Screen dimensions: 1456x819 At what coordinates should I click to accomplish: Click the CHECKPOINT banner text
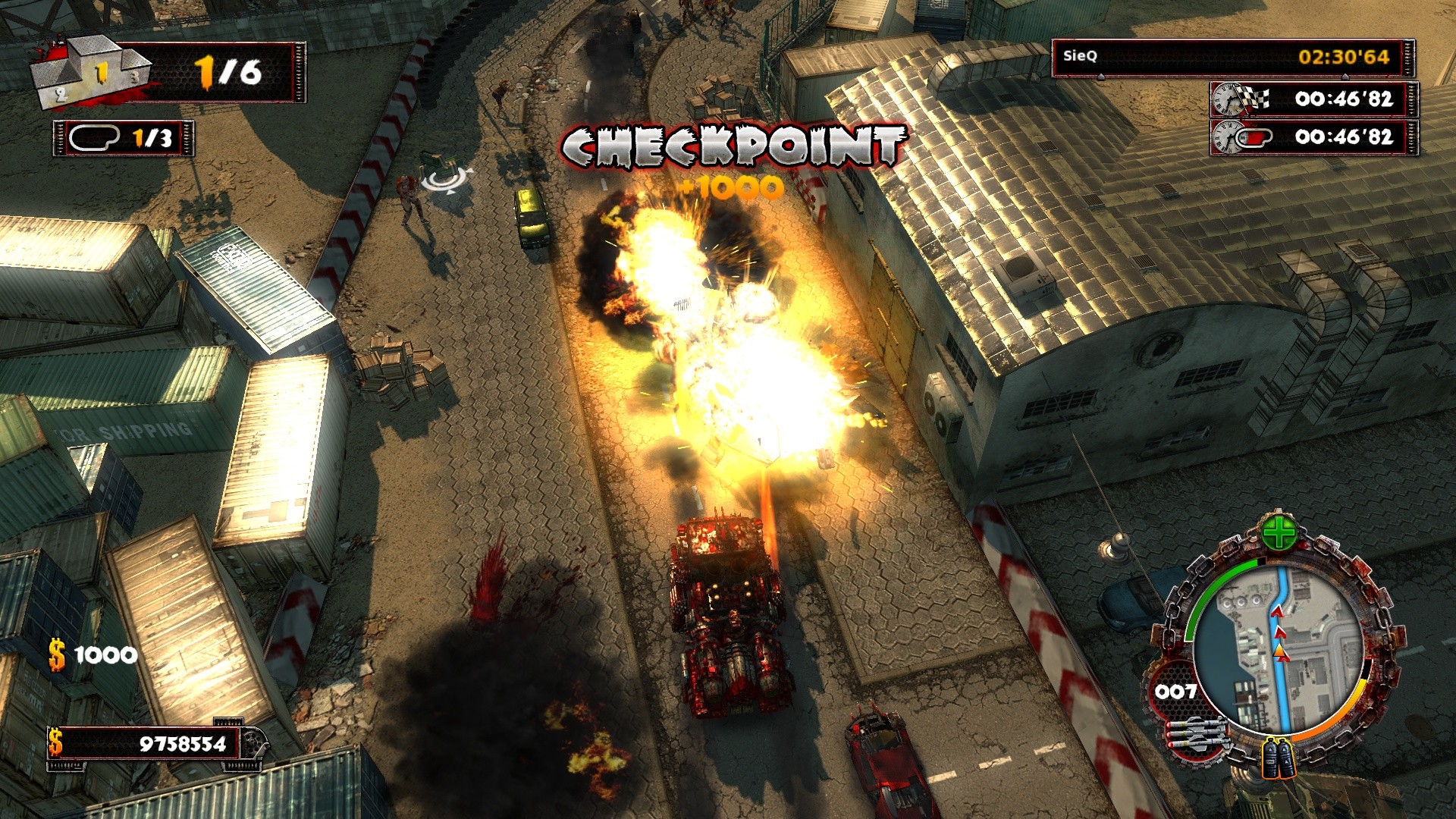732,146
